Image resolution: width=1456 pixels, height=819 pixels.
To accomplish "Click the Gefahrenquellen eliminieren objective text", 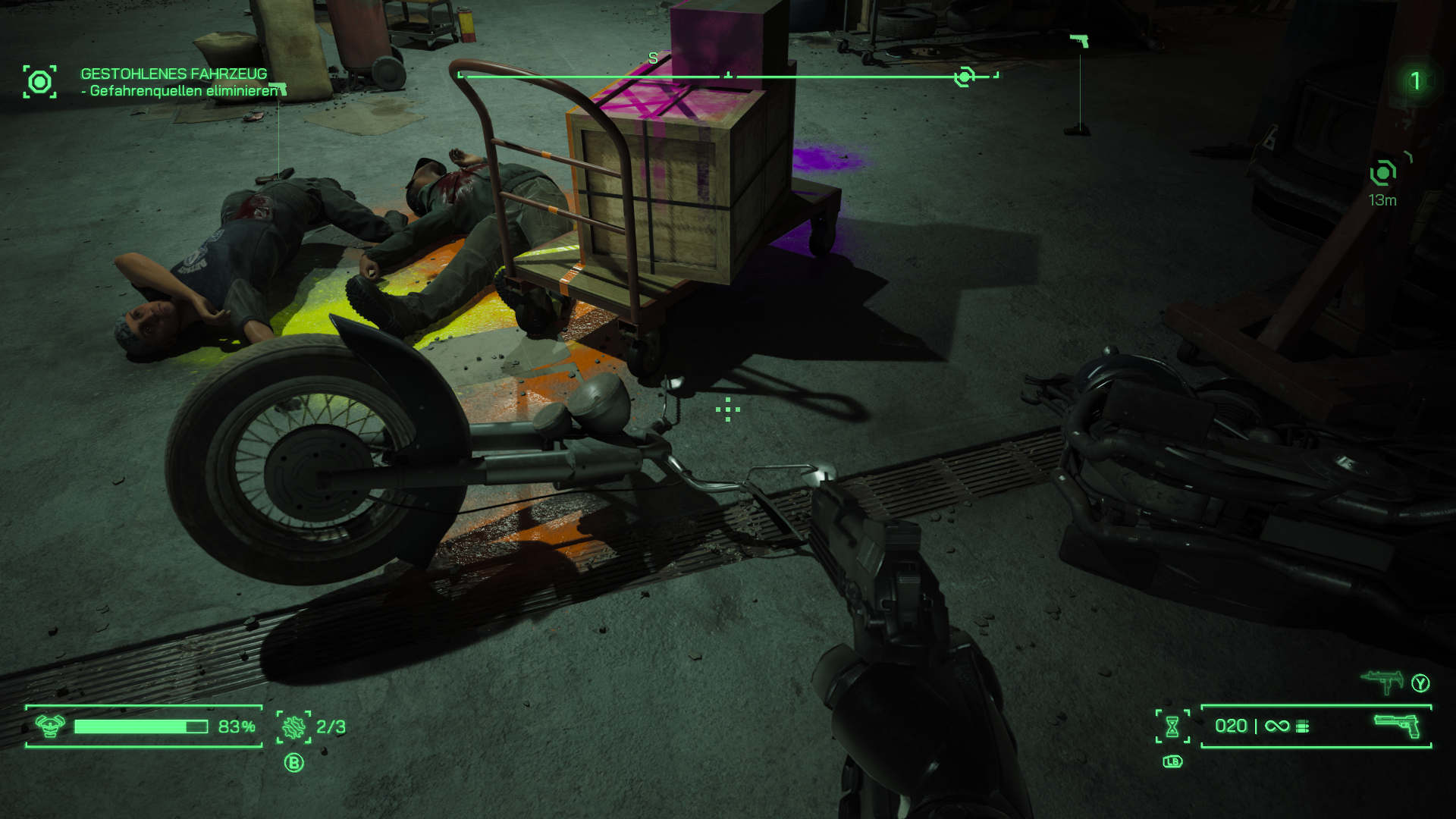I will pos(182,91).
